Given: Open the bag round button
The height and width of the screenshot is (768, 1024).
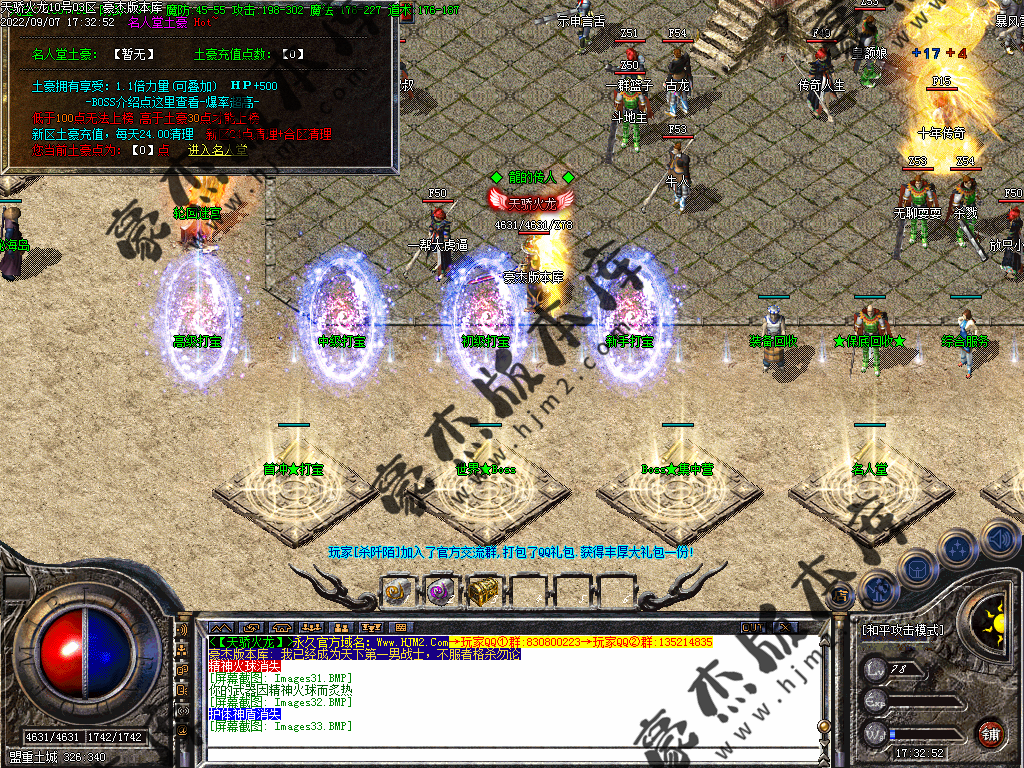Looking at the screenshot, I should click(916, 567).
